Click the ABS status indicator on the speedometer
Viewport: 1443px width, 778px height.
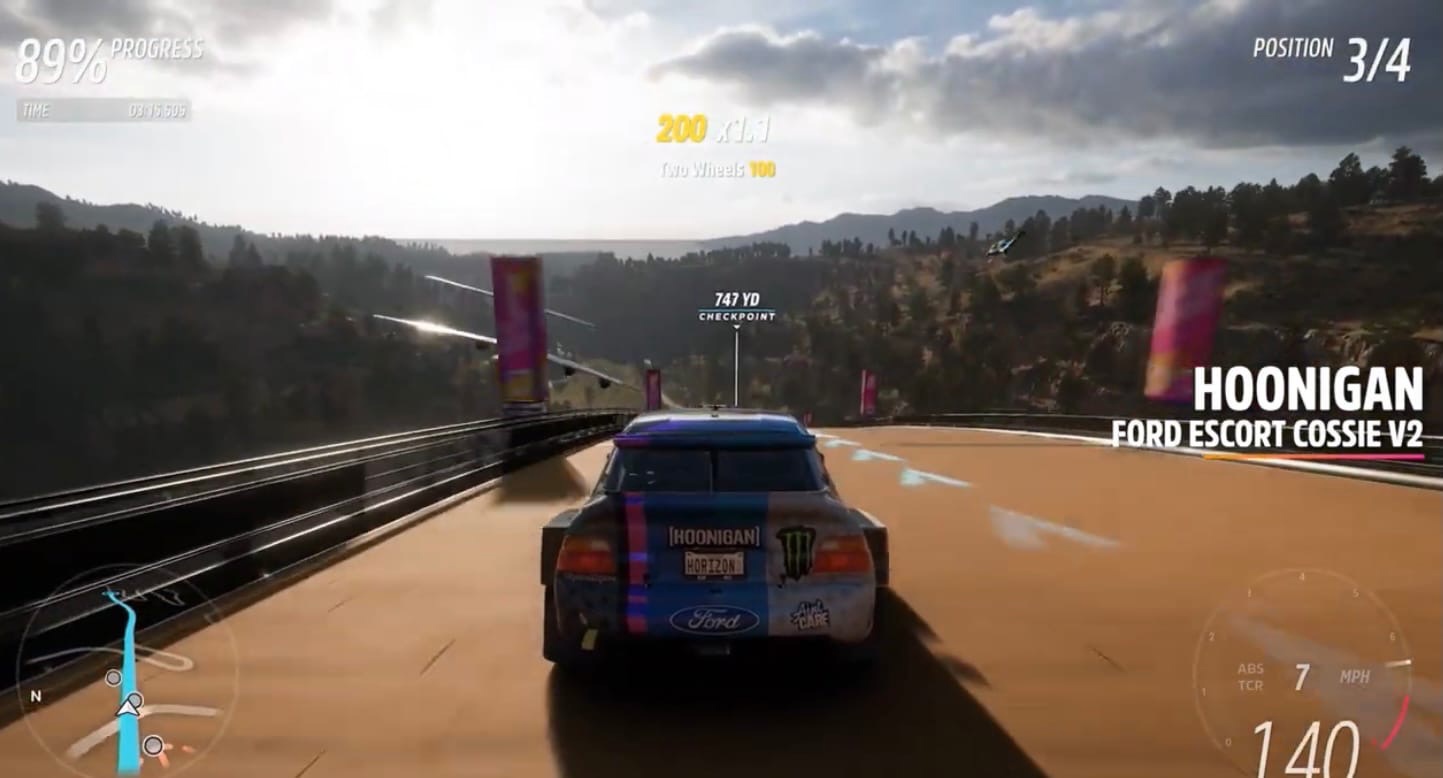click(1250, 668)
